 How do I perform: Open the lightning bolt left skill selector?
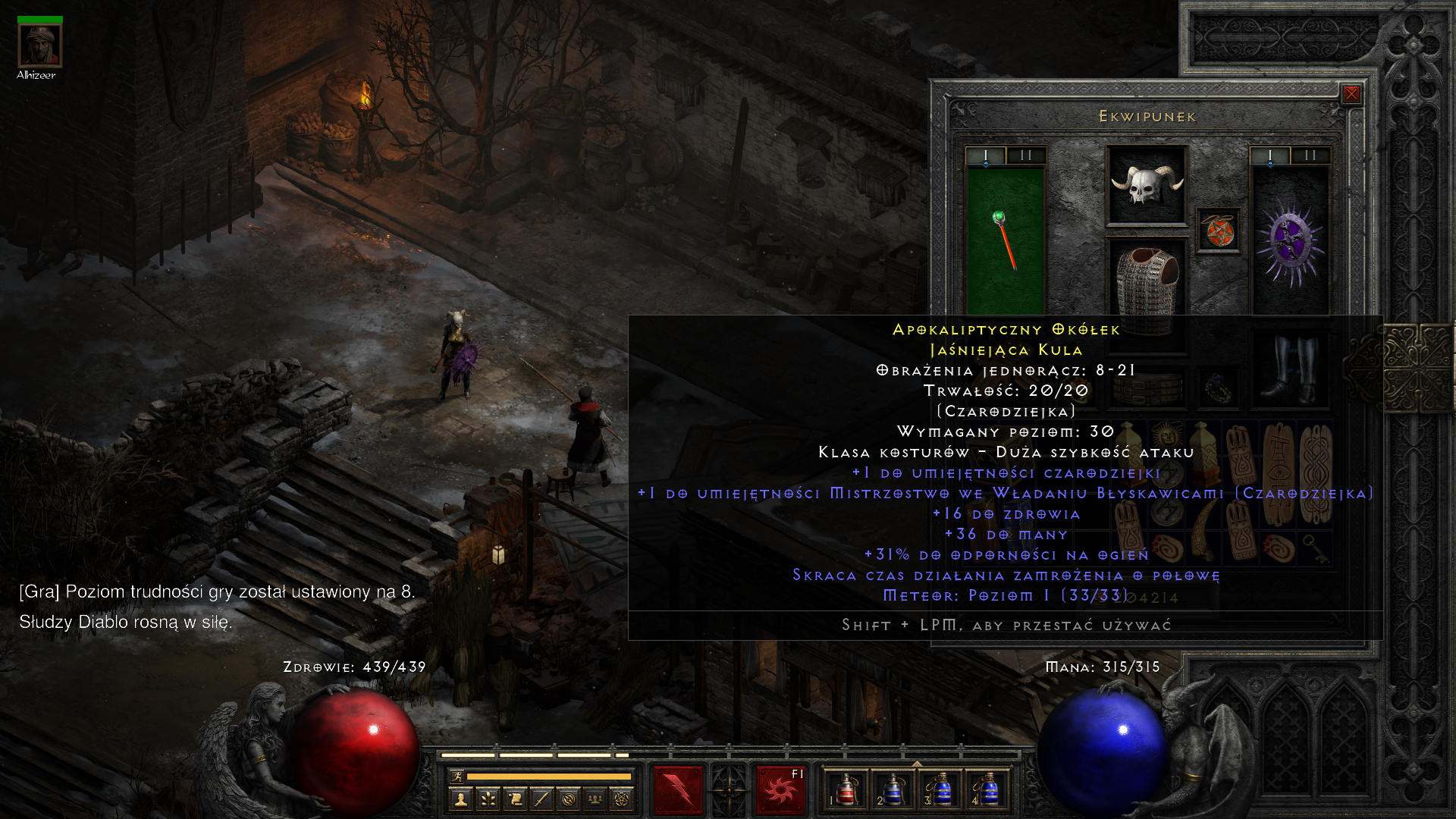pyautogui.click(x=678, y=789)
